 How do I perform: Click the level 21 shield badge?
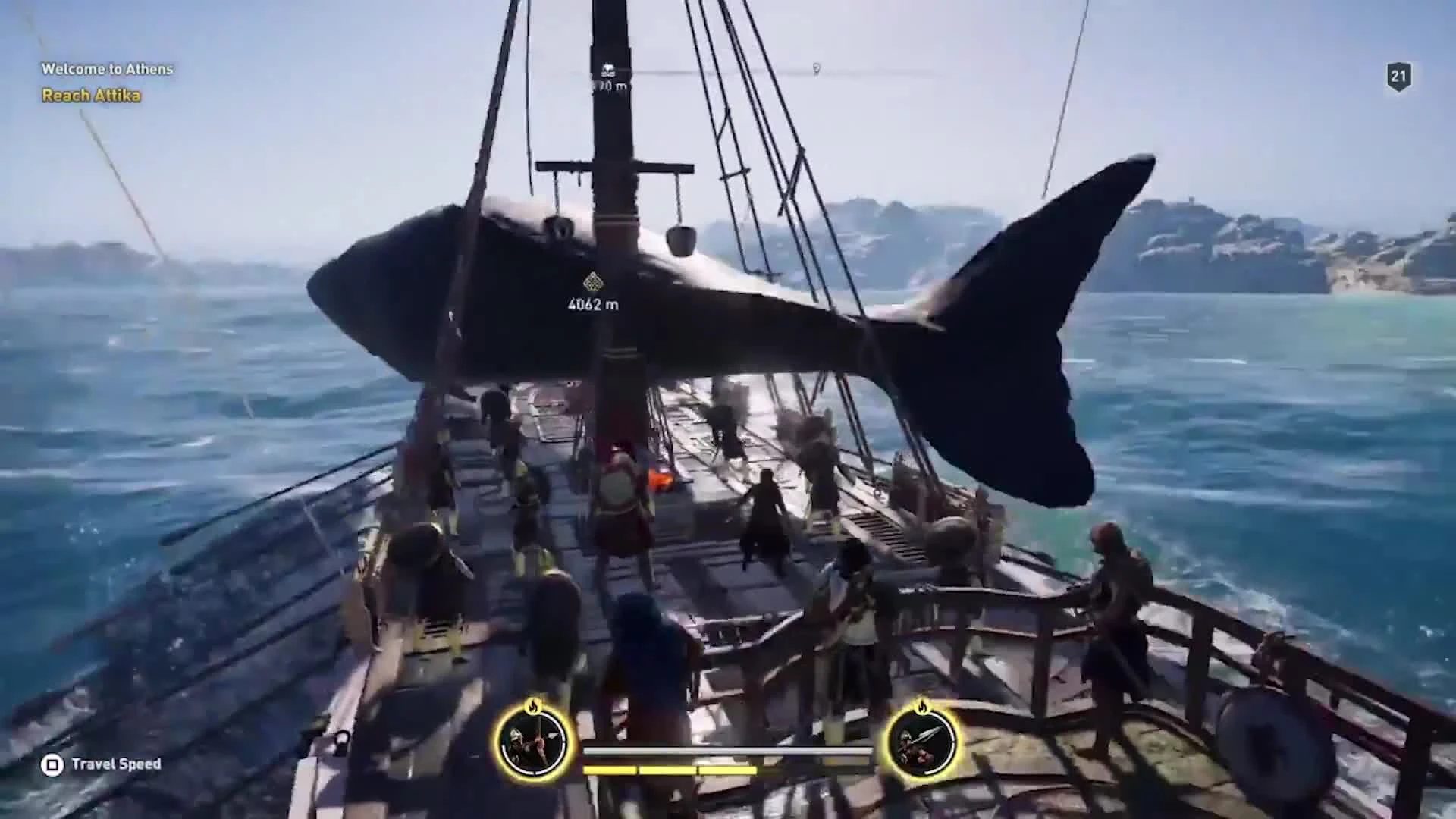pos(1398,74)
